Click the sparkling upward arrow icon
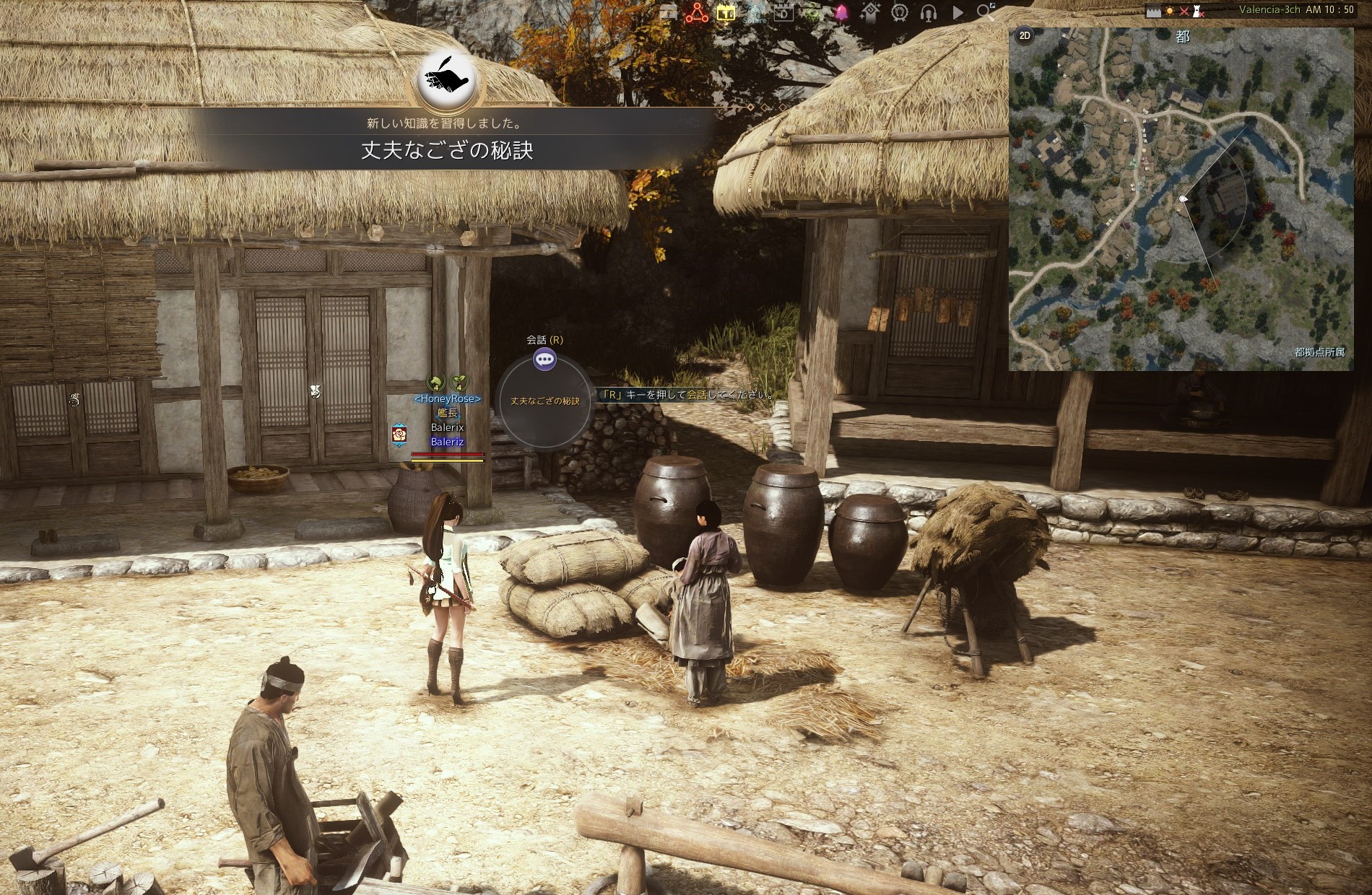 871,12
